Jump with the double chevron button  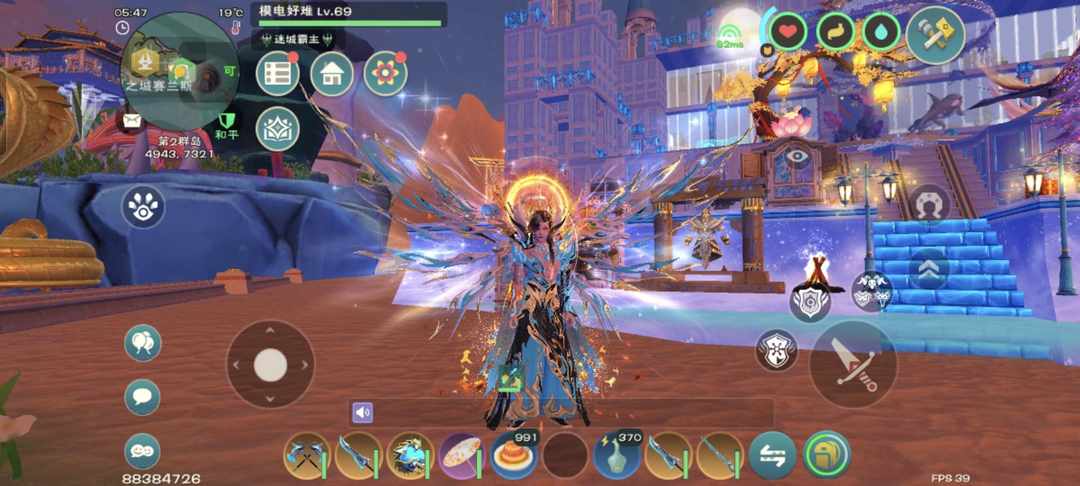click(929, 269)
